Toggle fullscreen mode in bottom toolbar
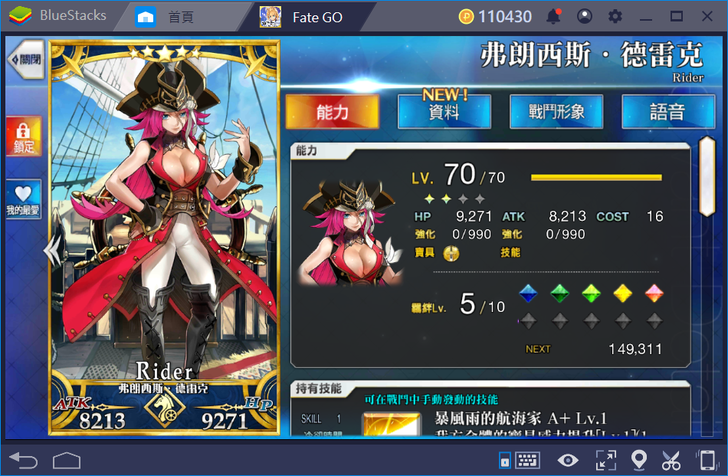 (x=606, y=460)
